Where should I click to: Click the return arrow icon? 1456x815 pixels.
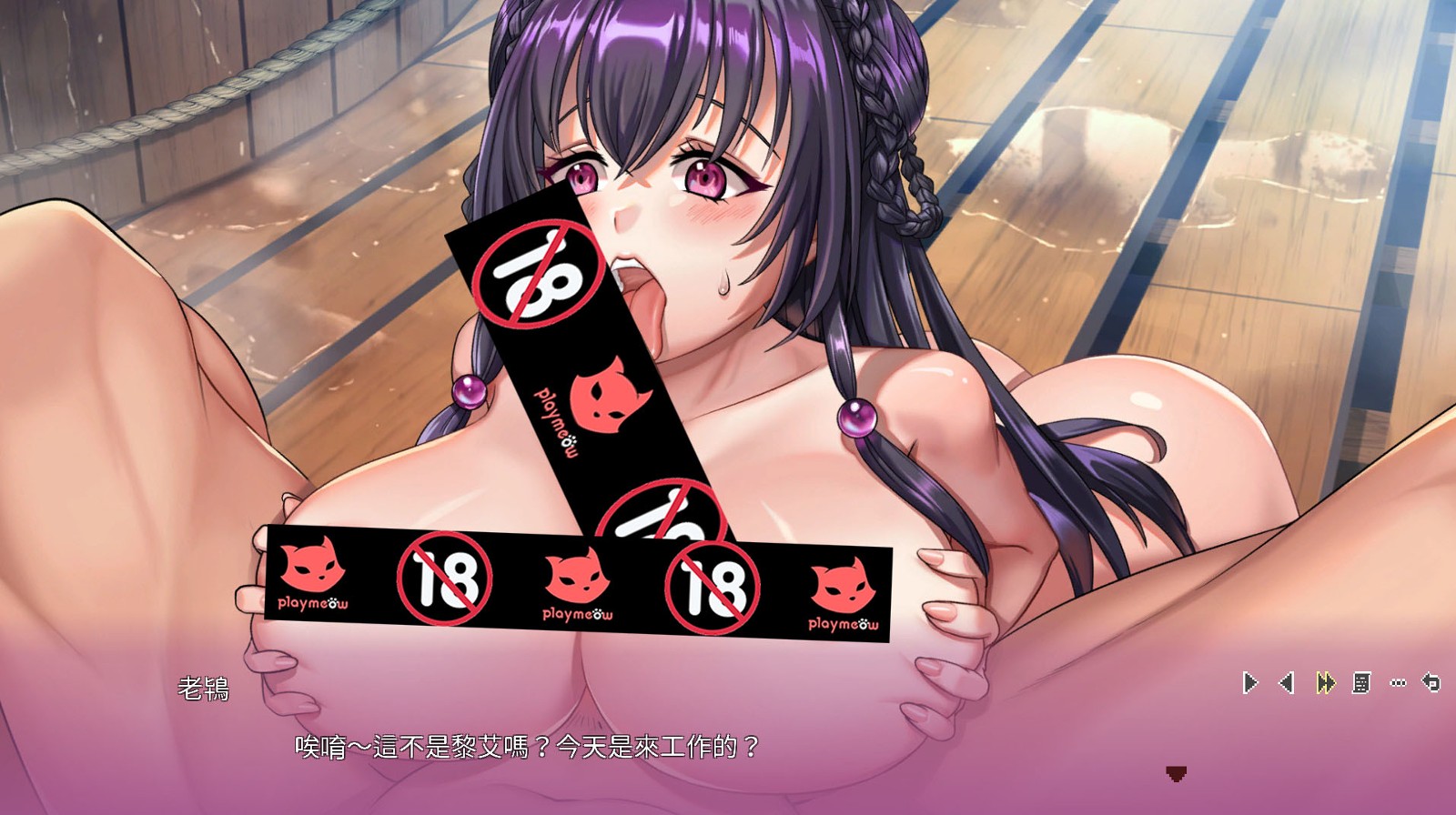[x=1431, y=682]
